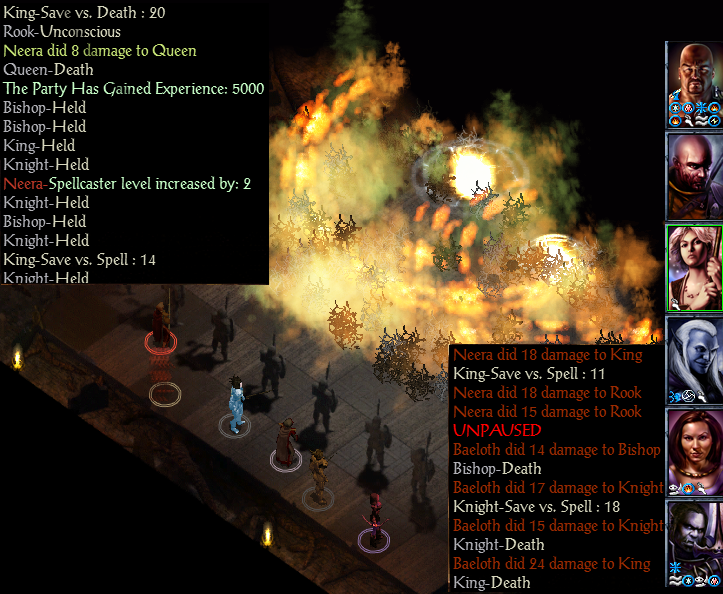Choose the pink-haired woman's green-bordered portrait
This screenshot has width=723, height=594.
click(x=694, y=266)
